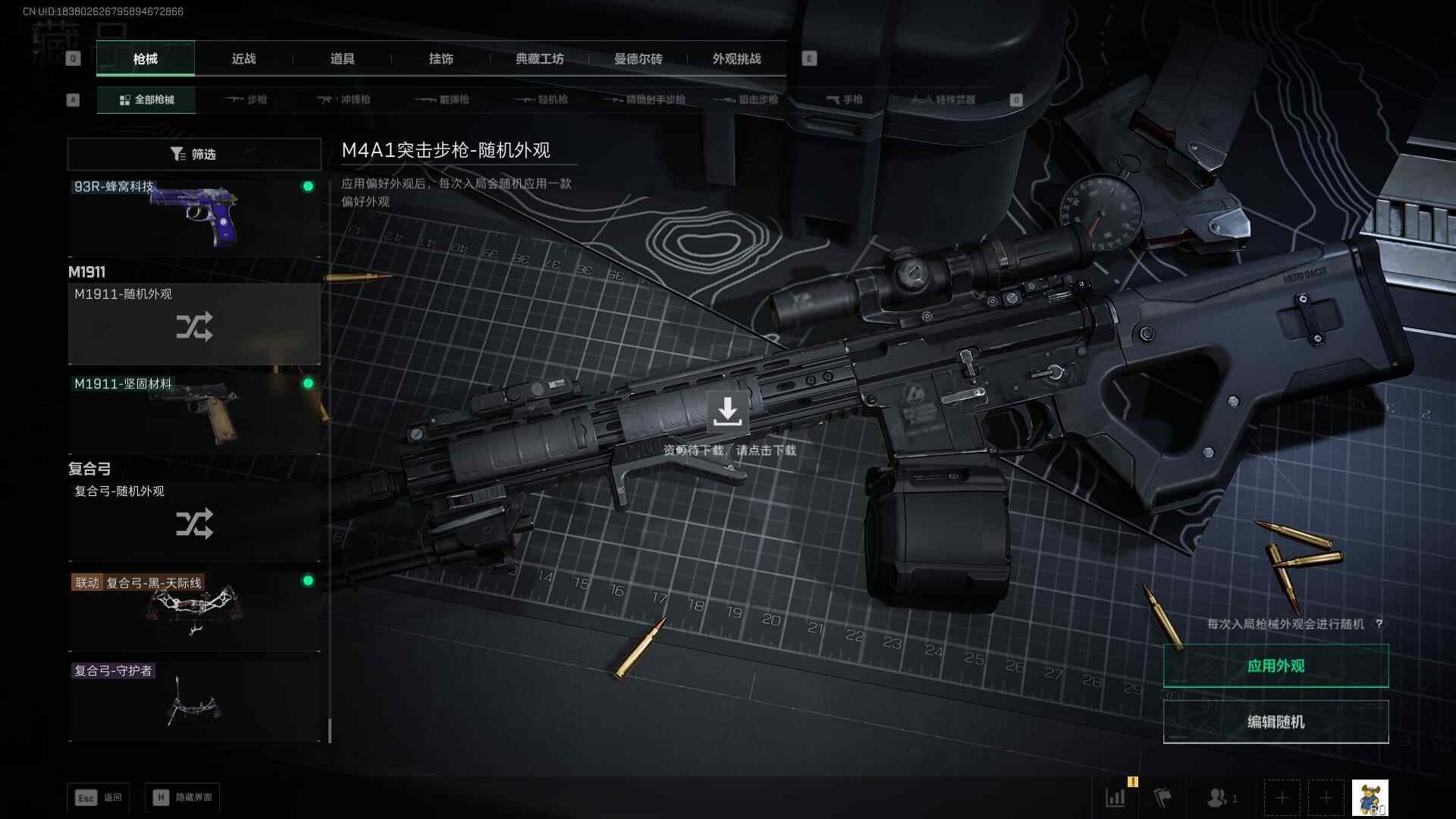Open the 道具 items tab

coord(342,58)
